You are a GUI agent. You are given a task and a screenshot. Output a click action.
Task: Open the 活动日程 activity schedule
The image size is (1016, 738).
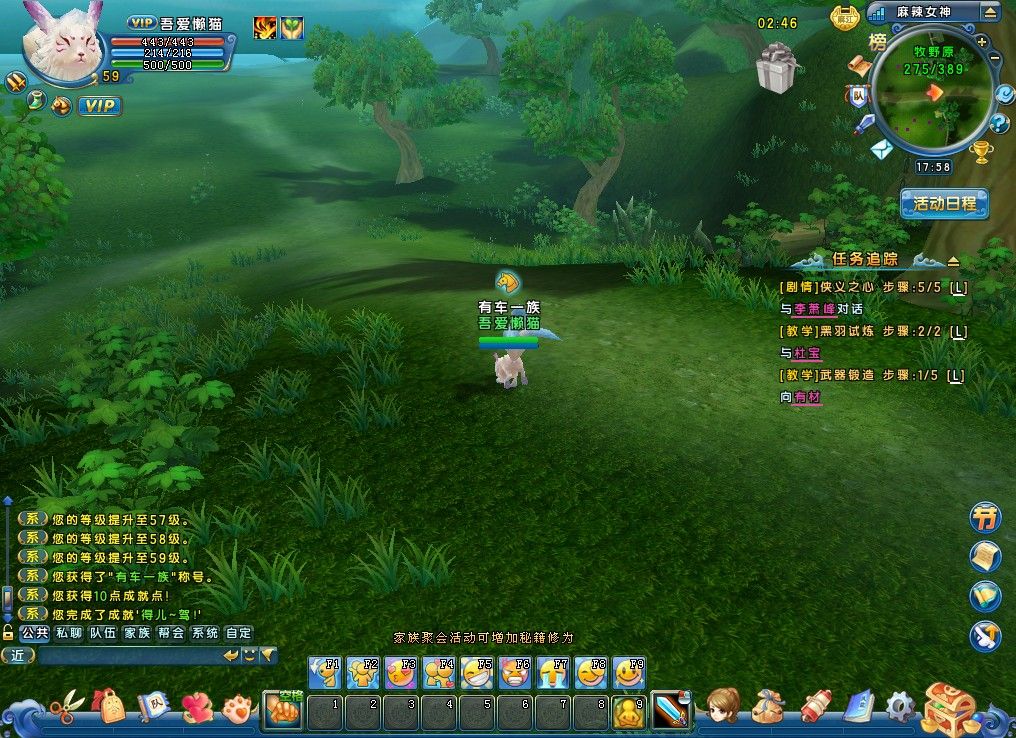click(944, 203)
